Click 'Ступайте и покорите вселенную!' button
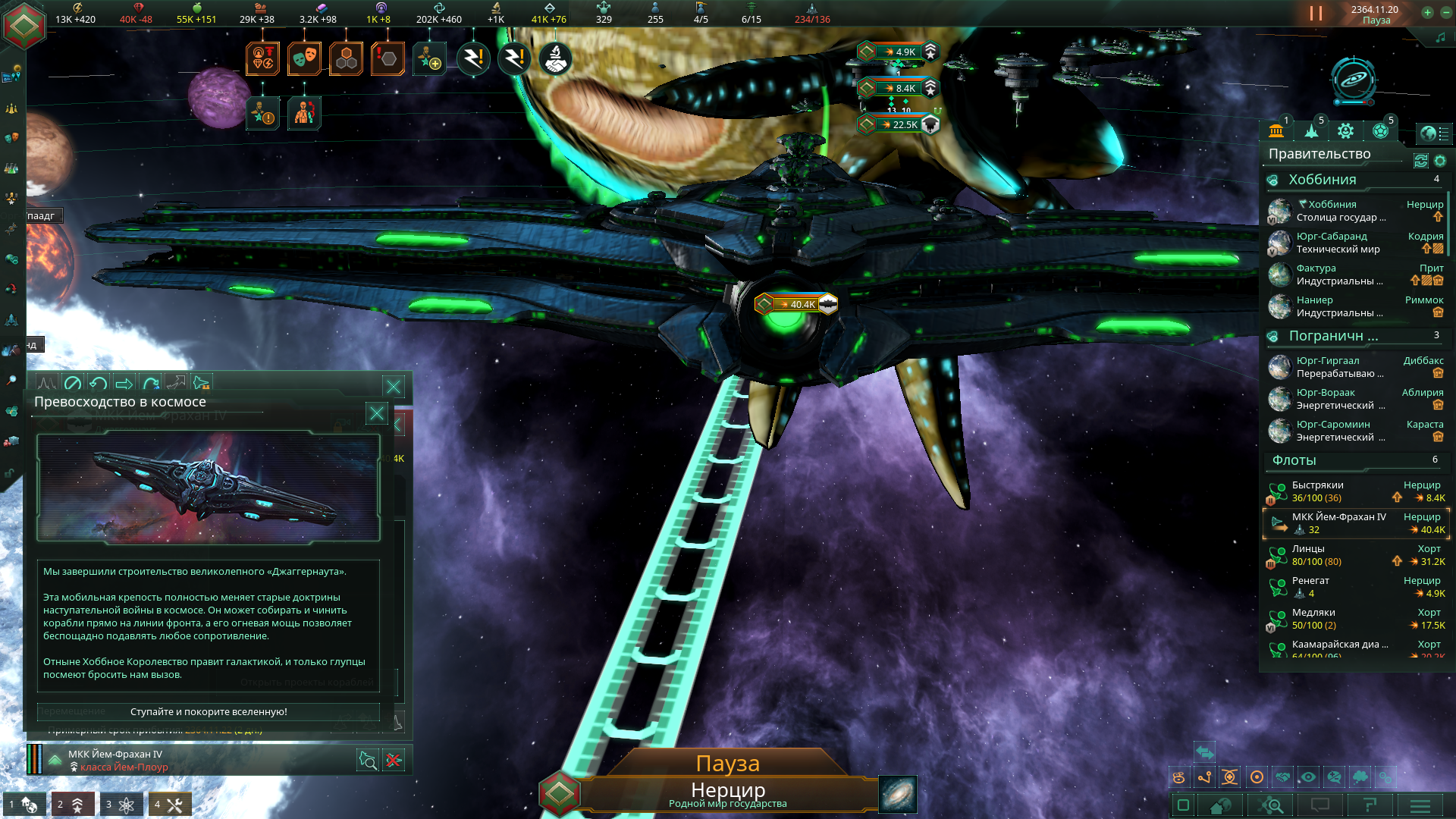The width and height of the screenshot is (1456, 819). (x=209, y=712)
